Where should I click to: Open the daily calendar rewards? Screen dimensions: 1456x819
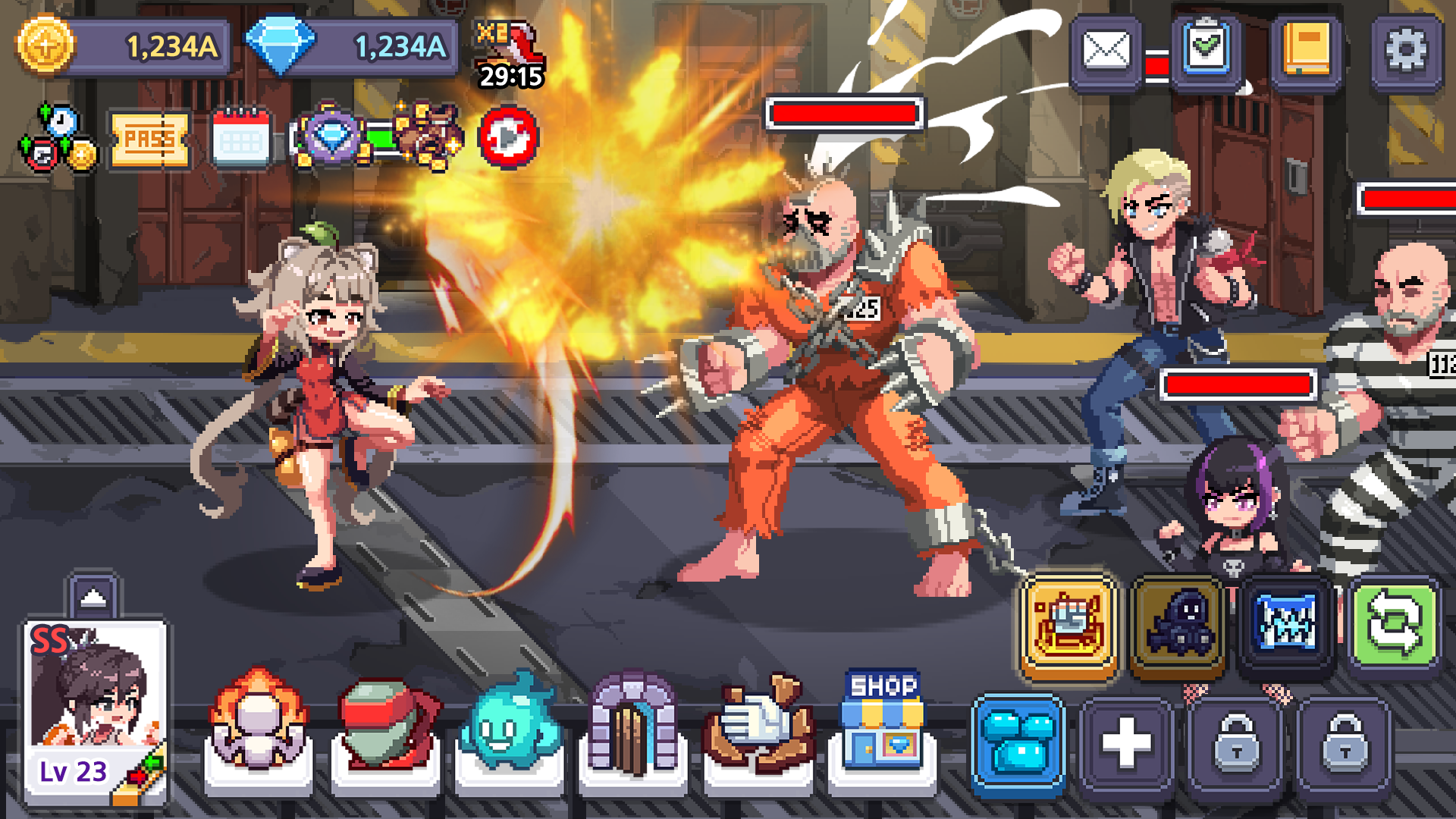click(241, 138)
